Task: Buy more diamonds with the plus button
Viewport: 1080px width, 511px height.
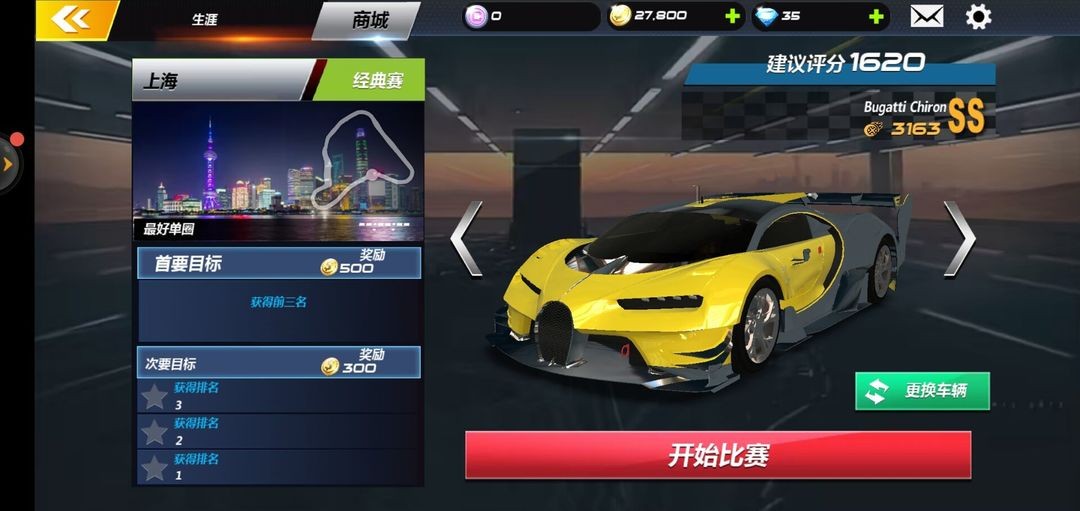Action: click(876, 16)
